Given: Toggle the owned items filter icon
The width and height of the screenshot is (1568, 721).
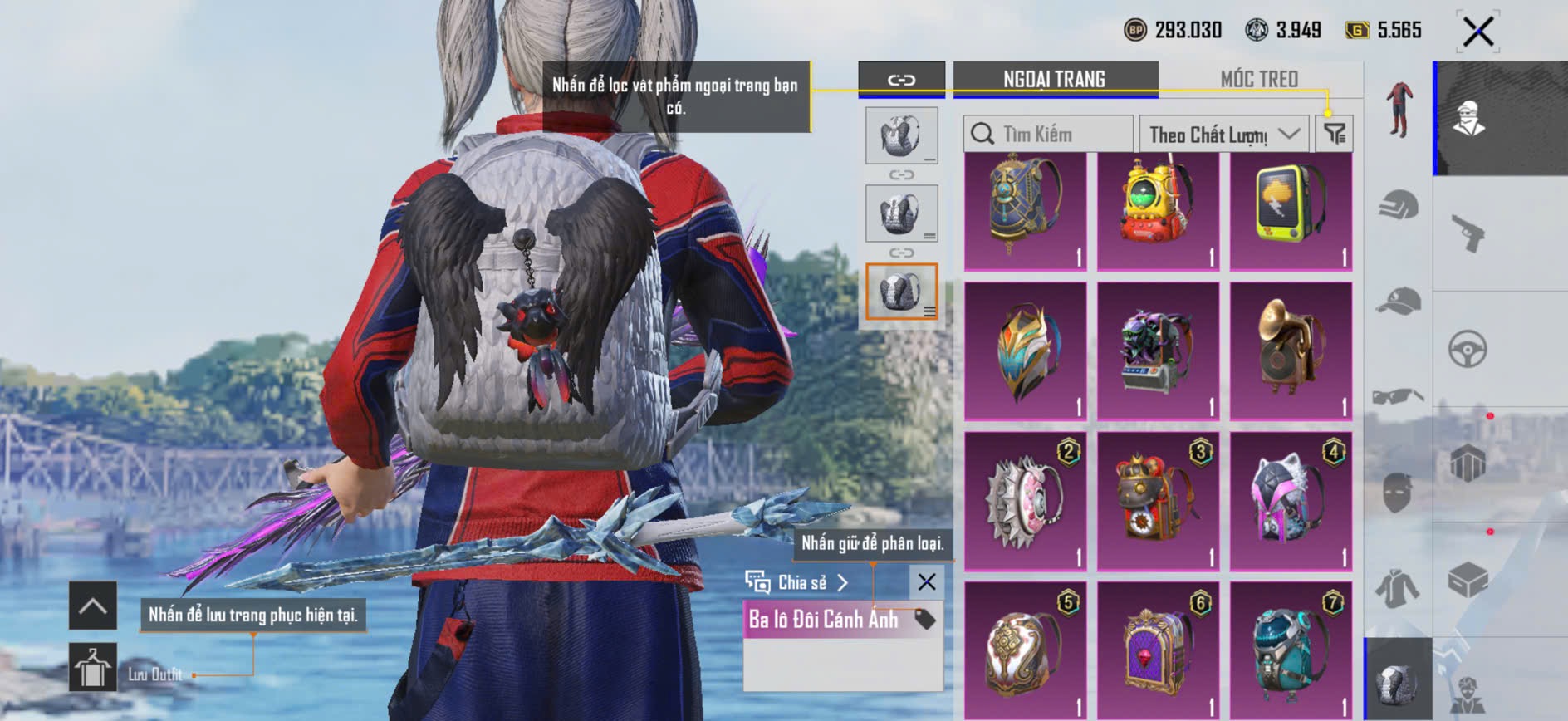Looking at the screenshot, I should click(1335, 134).
